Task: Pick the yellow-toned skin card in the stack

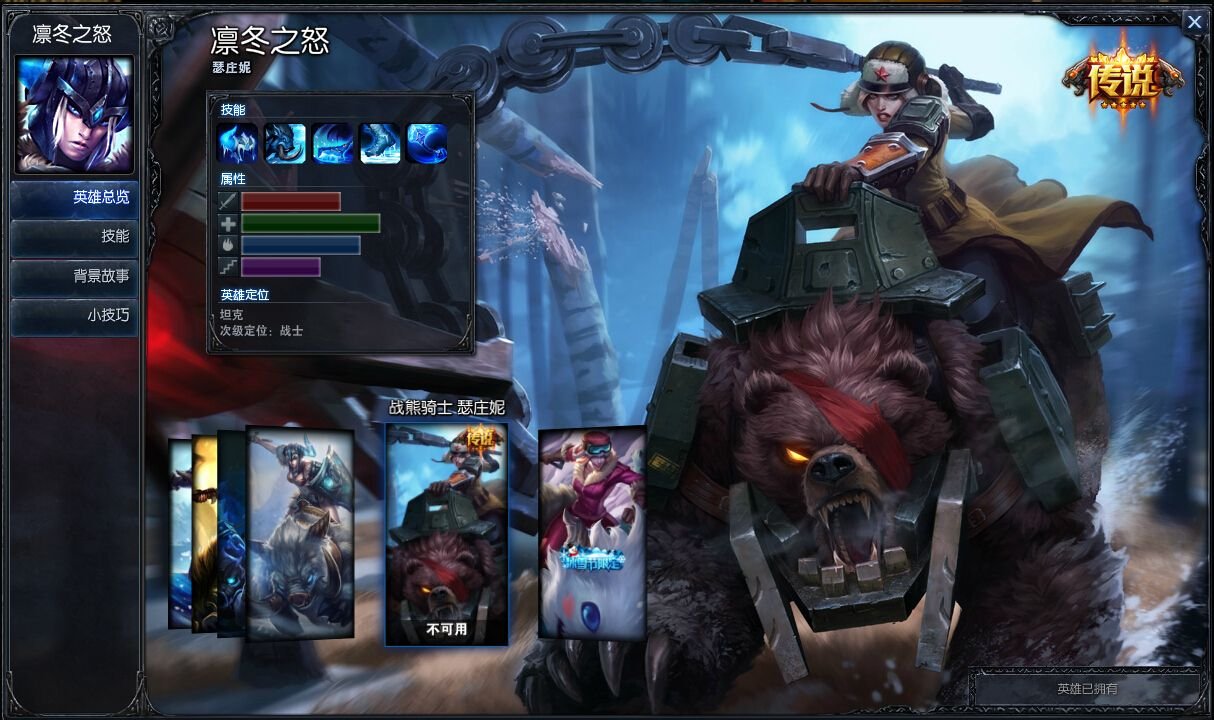Action: [204, 534]
